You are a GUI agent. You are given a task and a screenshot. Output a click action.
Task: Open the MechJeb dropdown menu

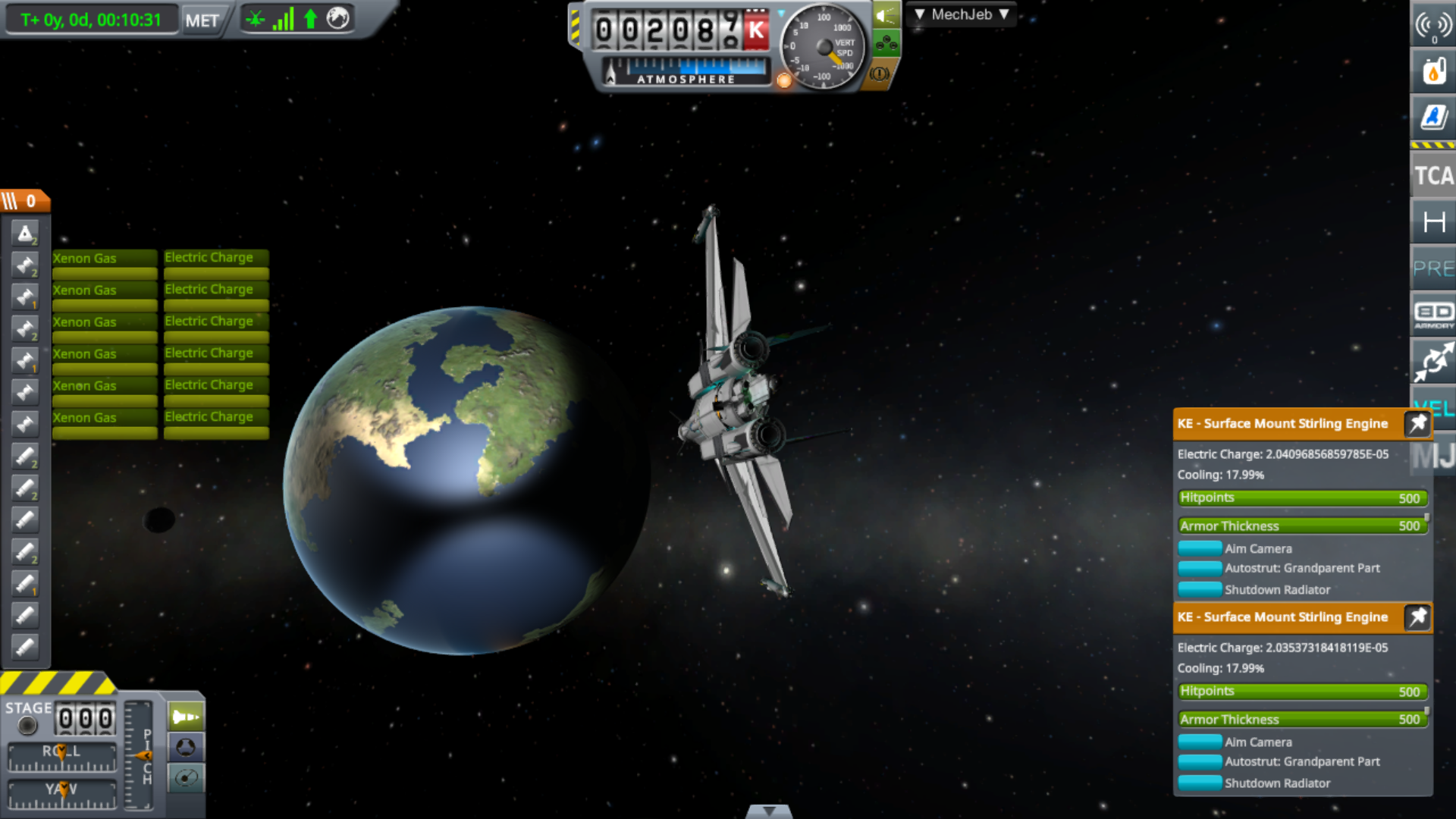pyautogui.click(x=961, y=14)
